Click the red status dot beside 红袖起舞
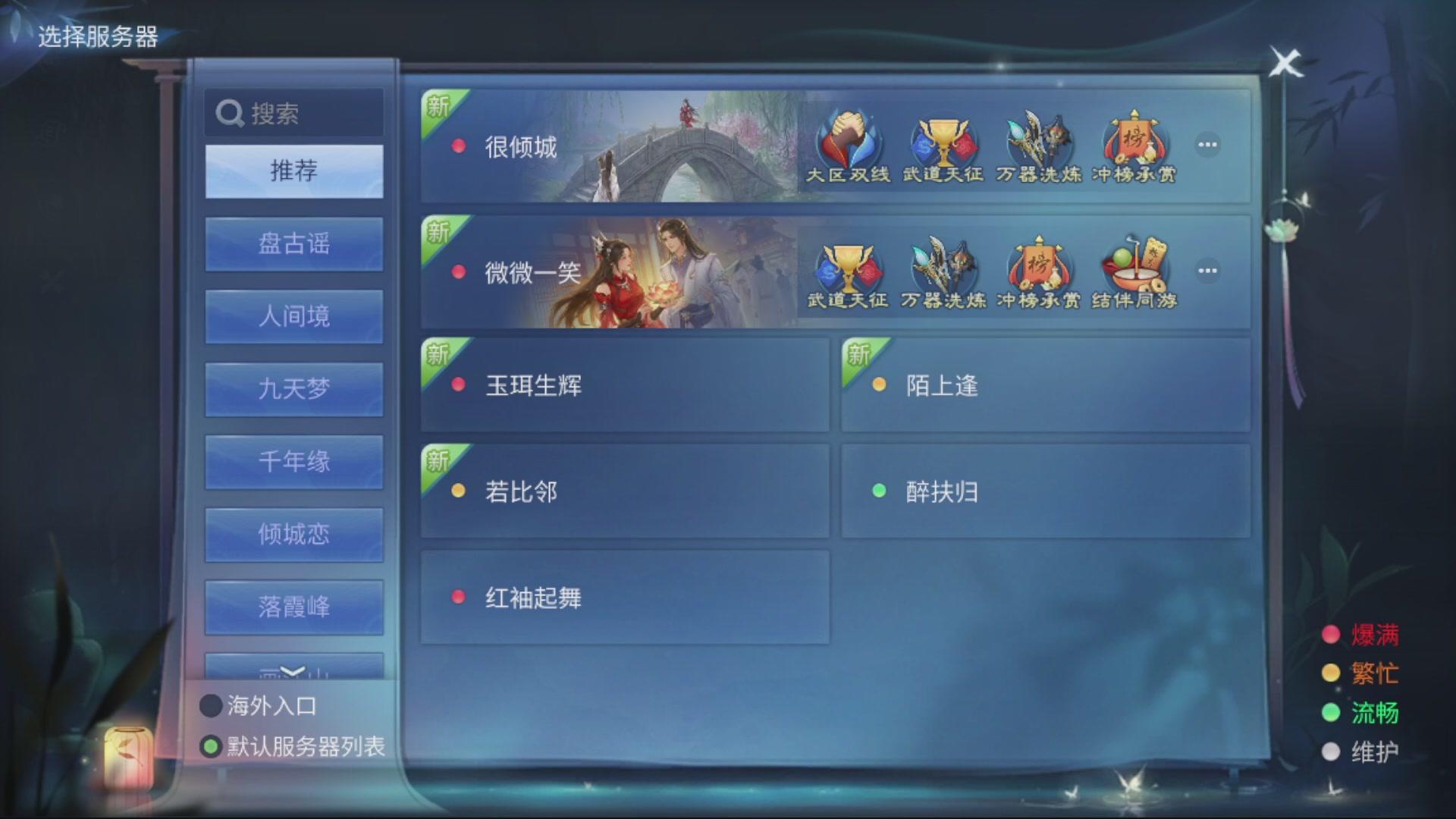This screenshot has width=1456, height=819. tap(457, 597)
